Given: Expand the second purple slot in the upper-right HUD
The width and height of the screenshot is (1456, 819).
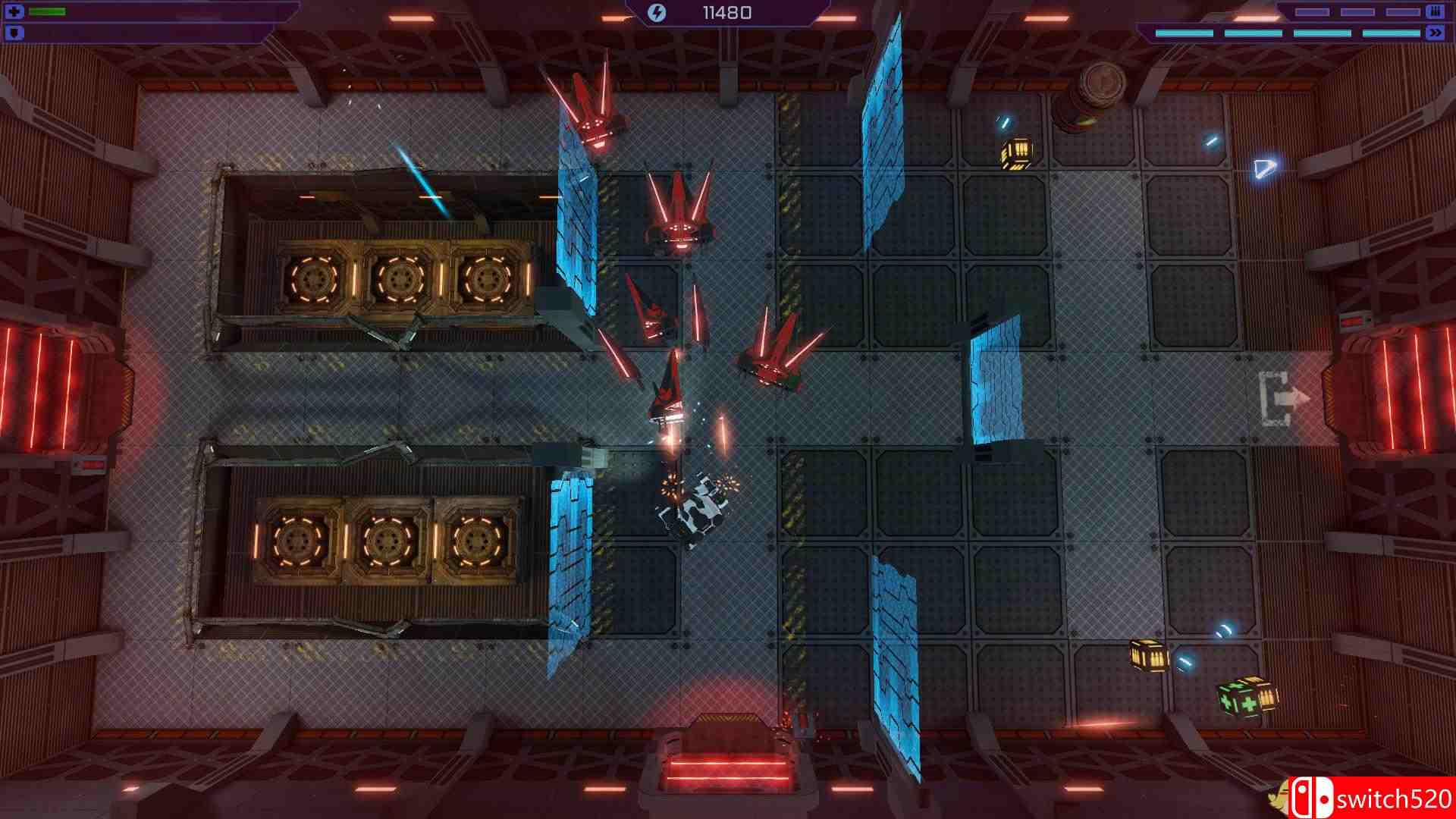Looking at the screenshot, I should [x=1358, y=11].
